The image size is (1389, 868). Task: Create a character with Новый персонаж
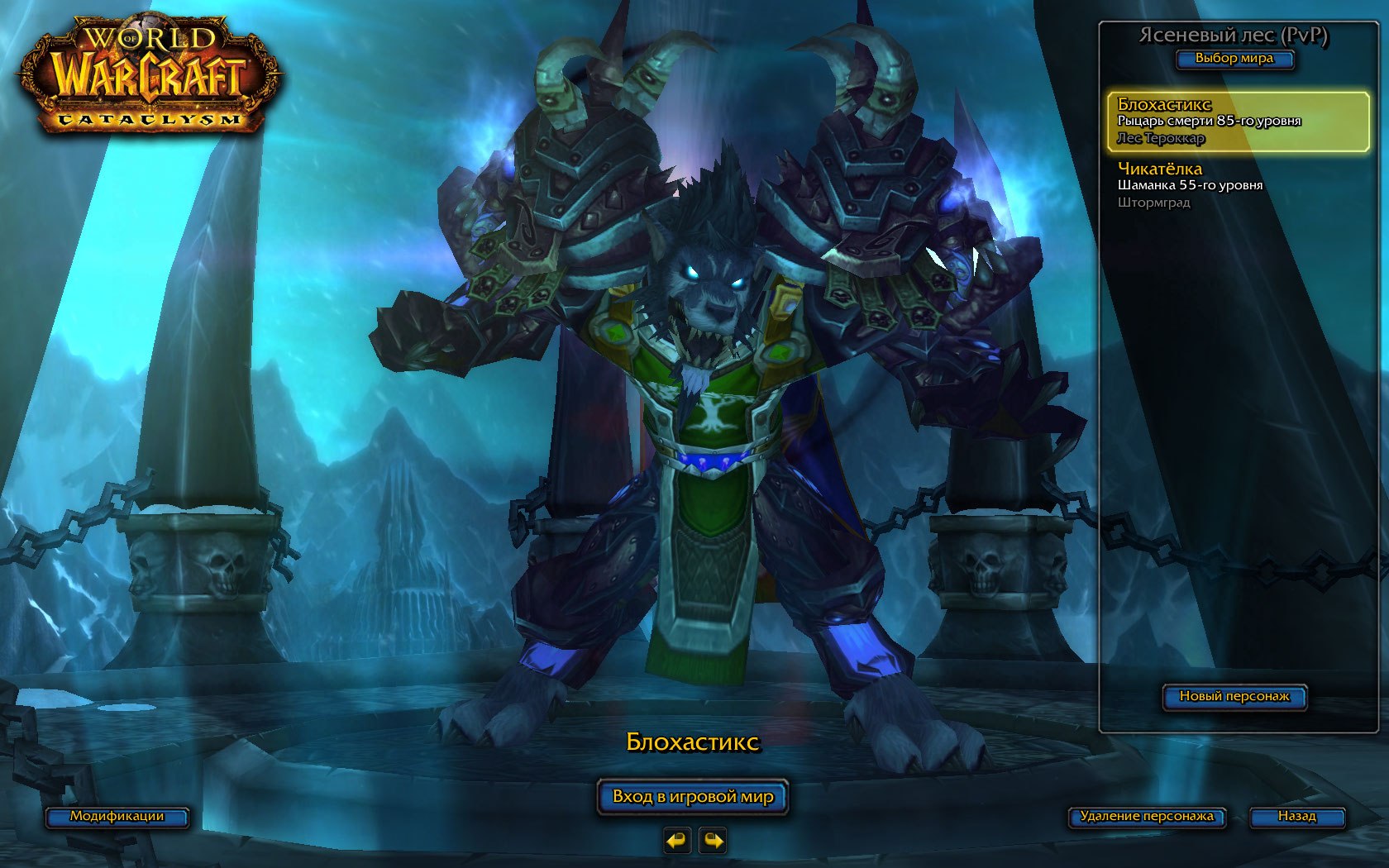pos(1234,697)
